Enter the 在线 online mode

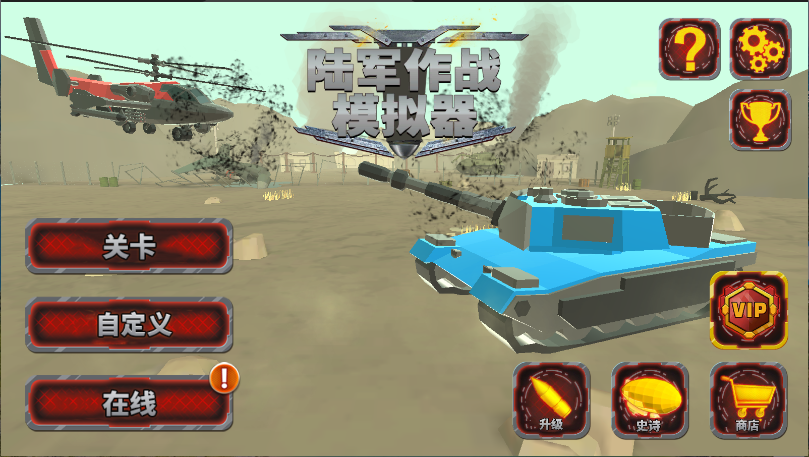(129, 403)
